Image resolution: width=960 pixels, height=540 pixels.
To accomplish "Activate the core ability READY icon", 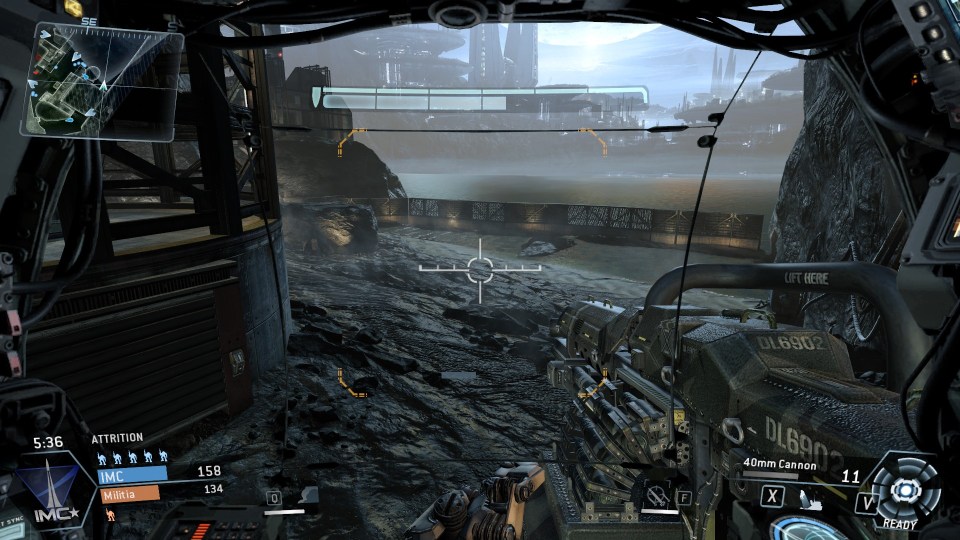I will tap(904, 490).
